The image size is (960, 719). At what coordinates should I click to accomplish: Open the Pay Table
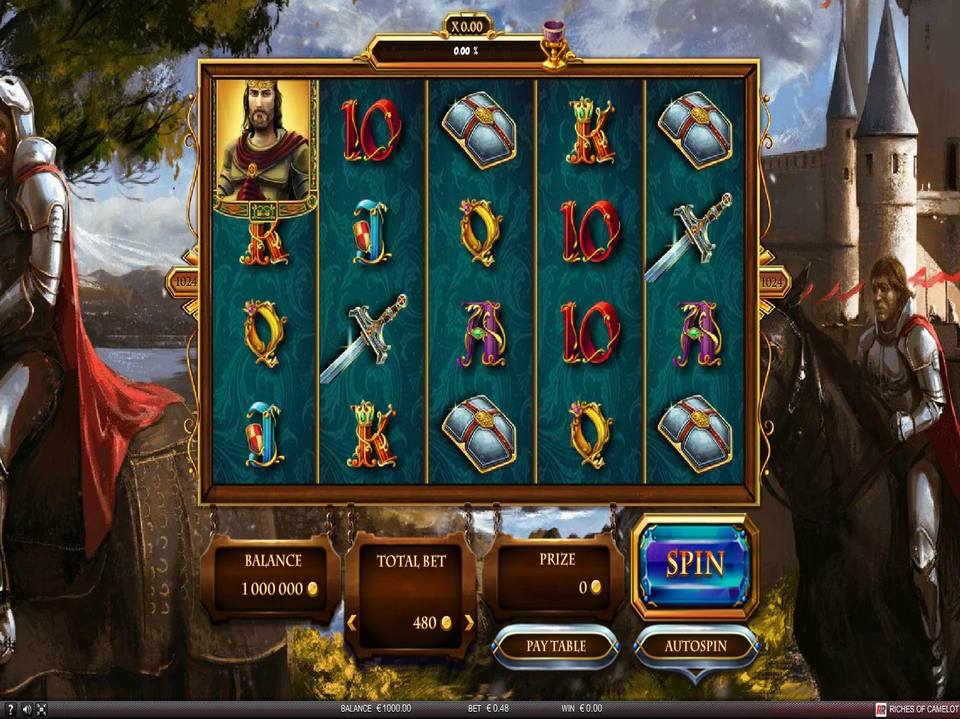(556, 646)
